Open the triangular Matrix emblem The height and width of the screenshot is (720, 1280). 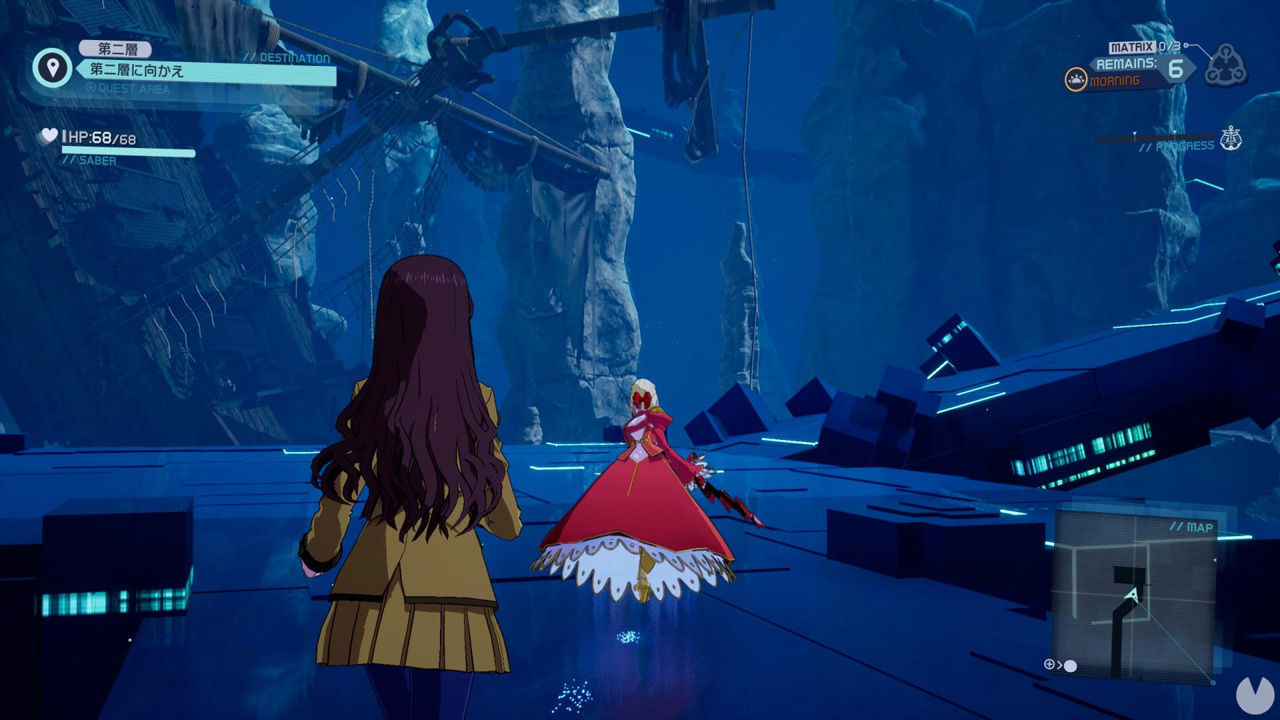pos(1226,67)
